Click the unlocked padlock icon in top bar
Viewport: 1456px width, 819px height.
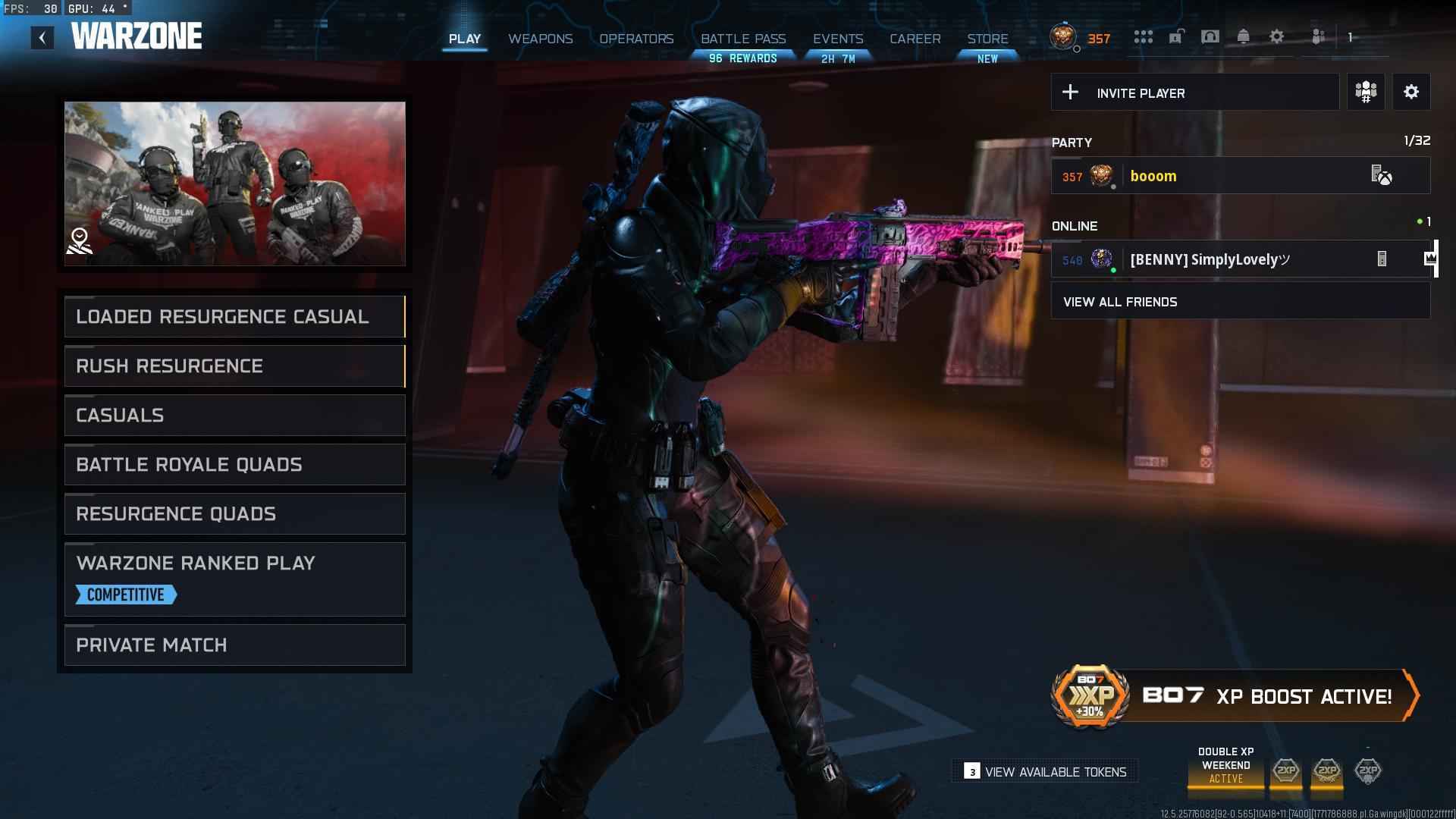[1176, 36]
